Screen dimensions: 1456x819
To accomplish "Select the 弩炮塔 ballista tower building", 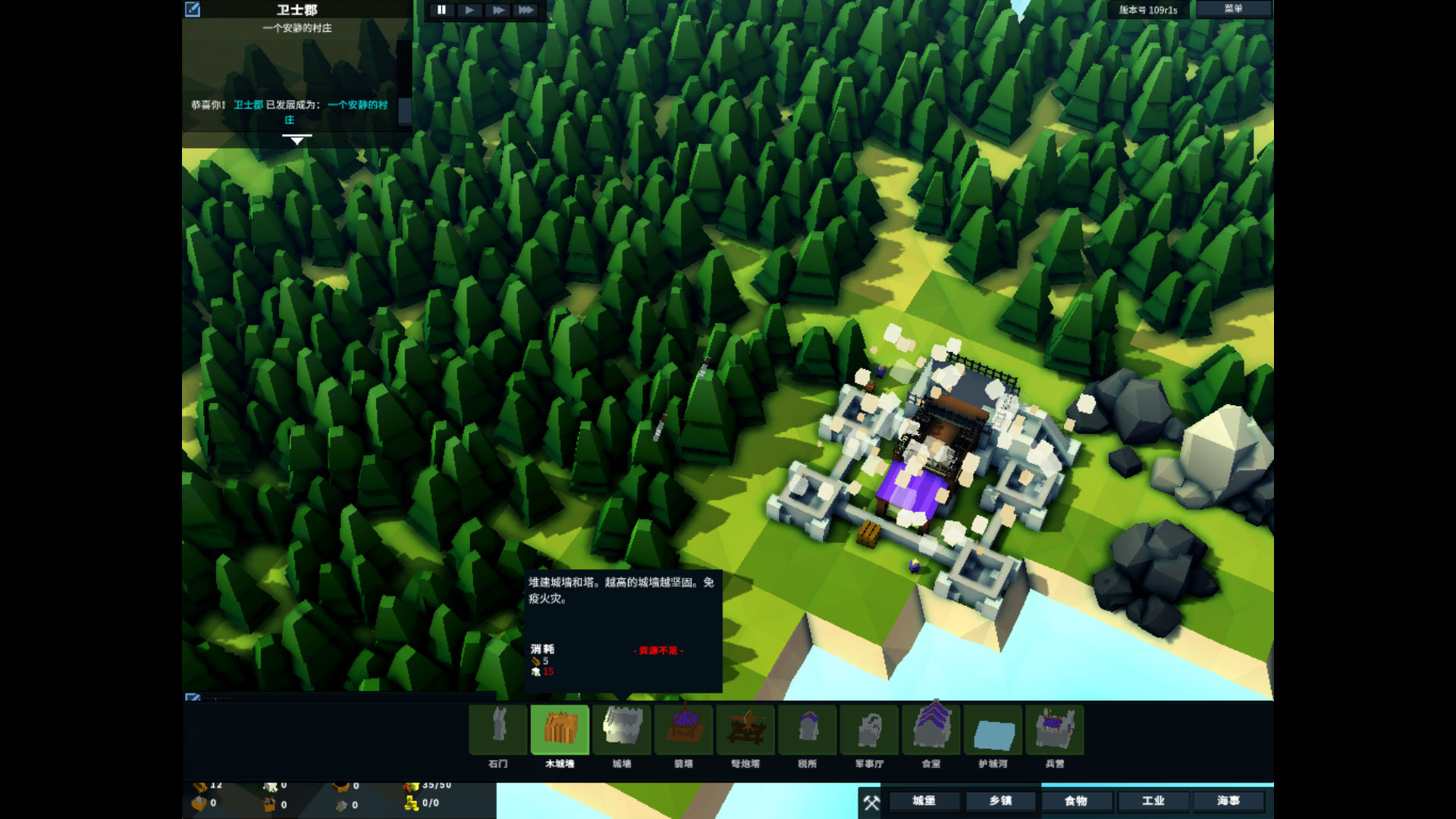I will point(745,730).
